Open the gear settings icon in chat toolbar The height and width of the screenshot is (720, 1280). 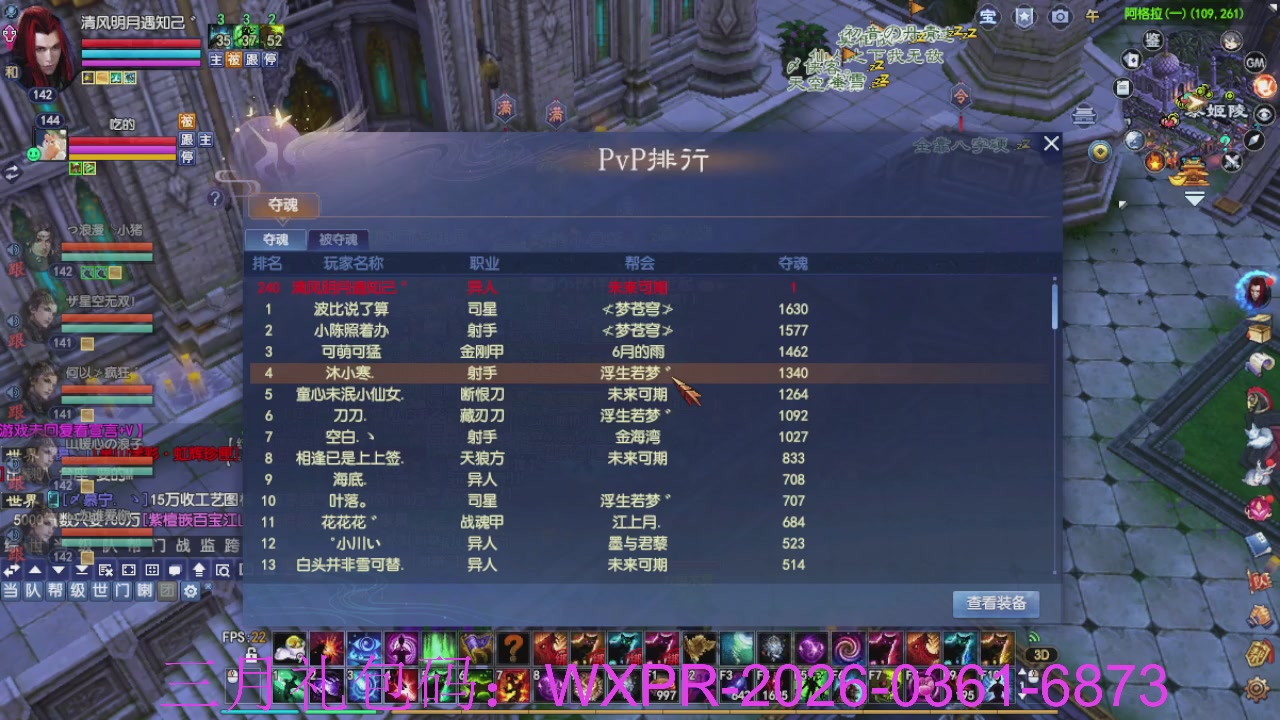click(x=192, y=590)
